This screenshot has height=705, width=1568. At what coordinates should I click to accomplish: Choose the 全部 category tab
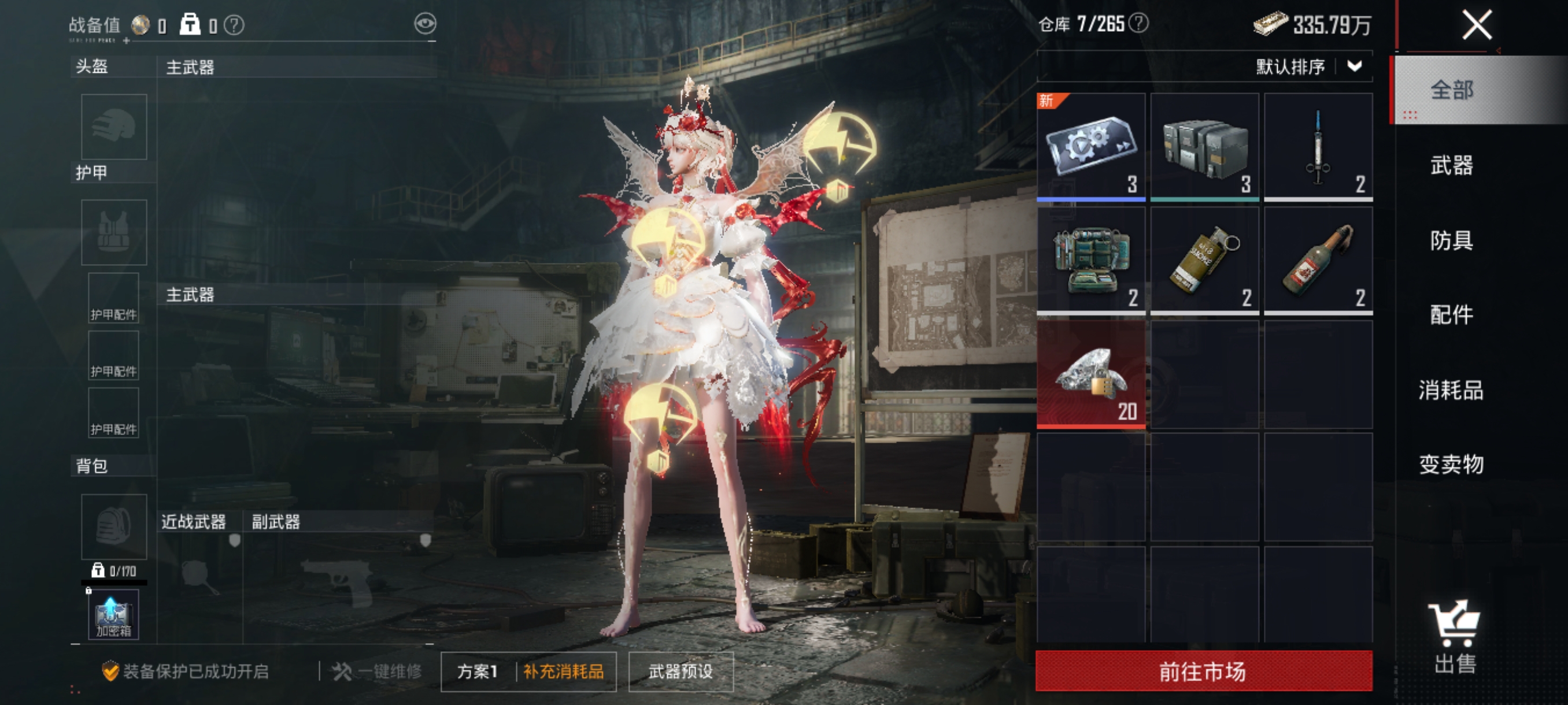click(x=1451, y=90)
